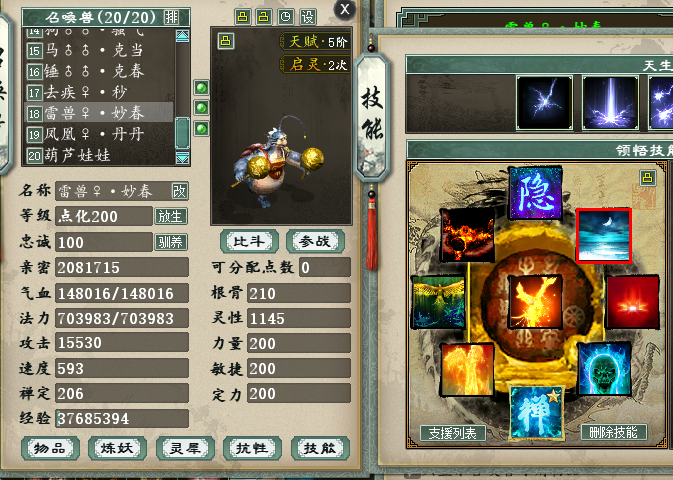Select the central fire phoenix skill
The image size is (673, 480).
(x=535, y=301)
